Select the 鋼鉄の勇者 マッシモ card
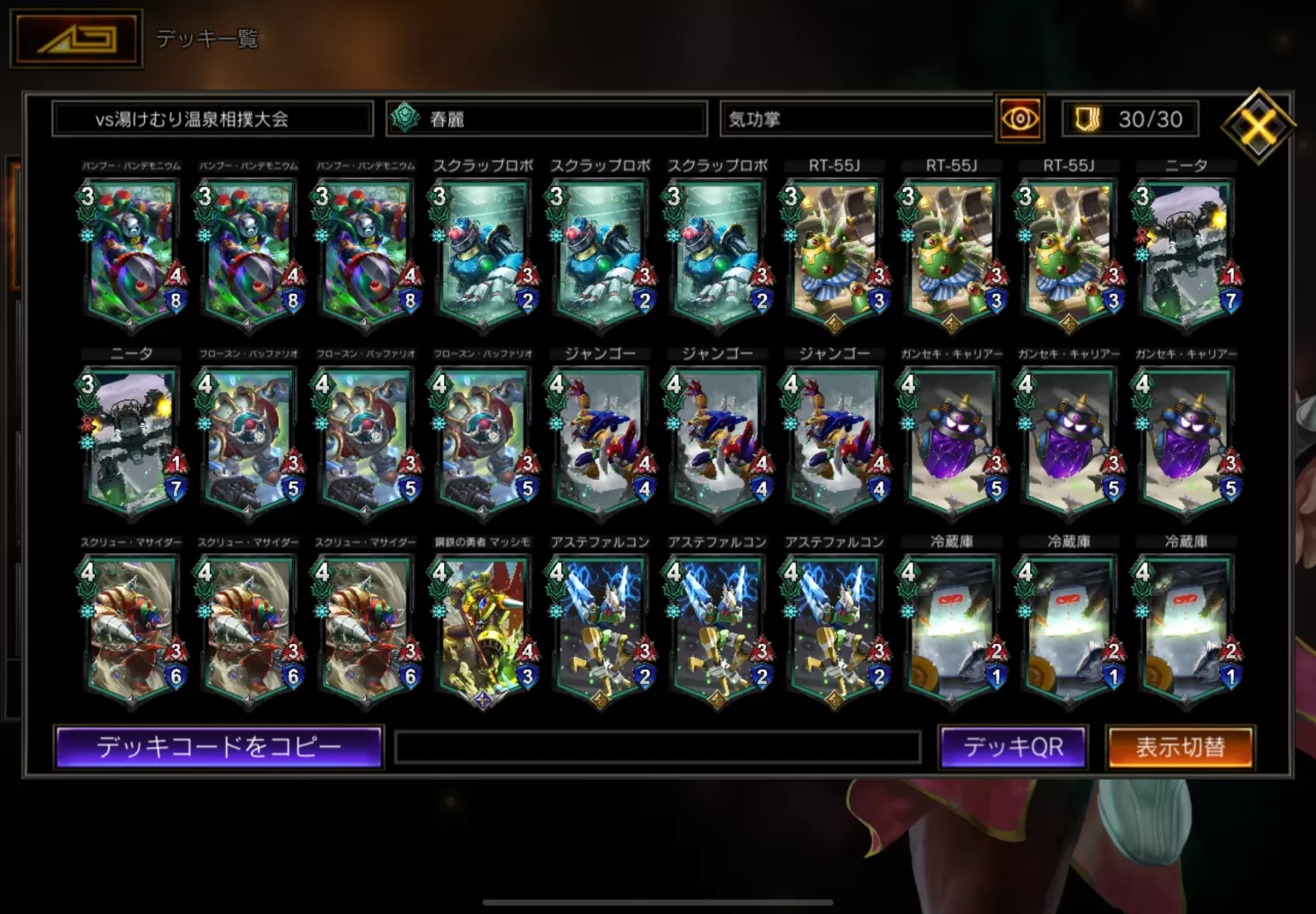The height and width of the screenshot is (914, 1316). click(x=483, y=625)
